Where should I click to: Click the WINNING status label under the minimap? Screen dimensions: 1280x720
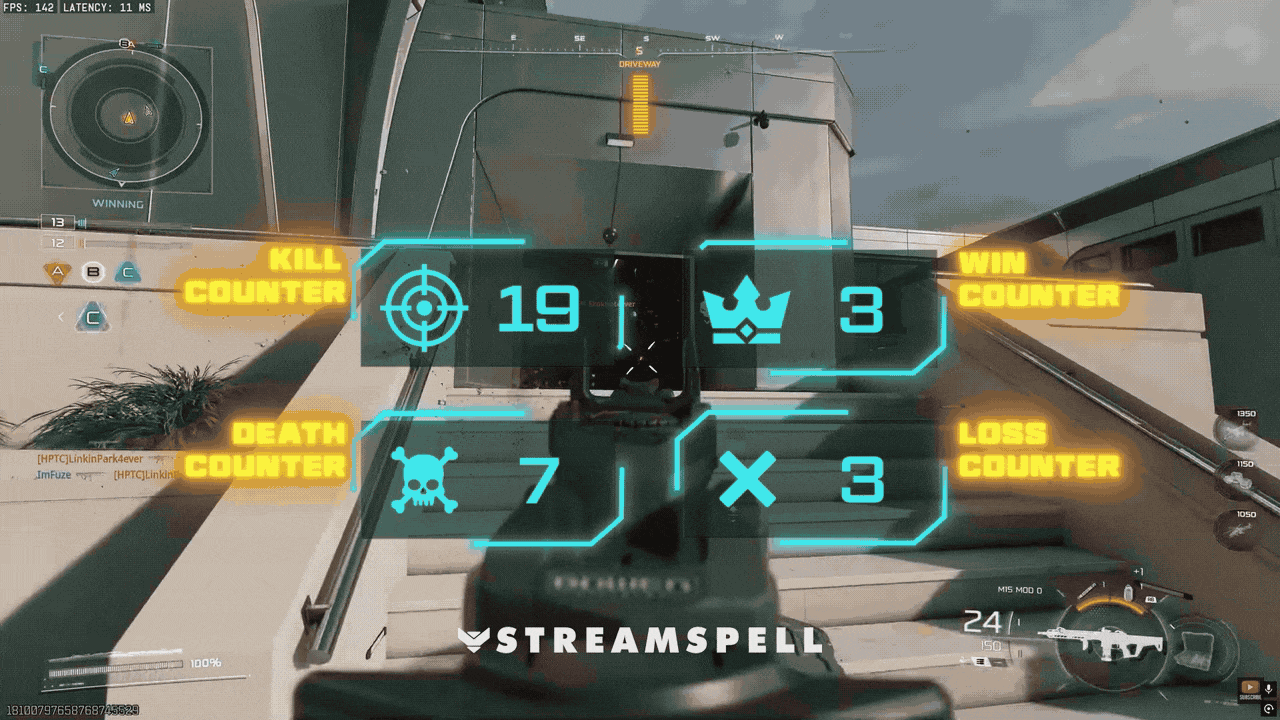pyautogui.click(x=117, y=203)
